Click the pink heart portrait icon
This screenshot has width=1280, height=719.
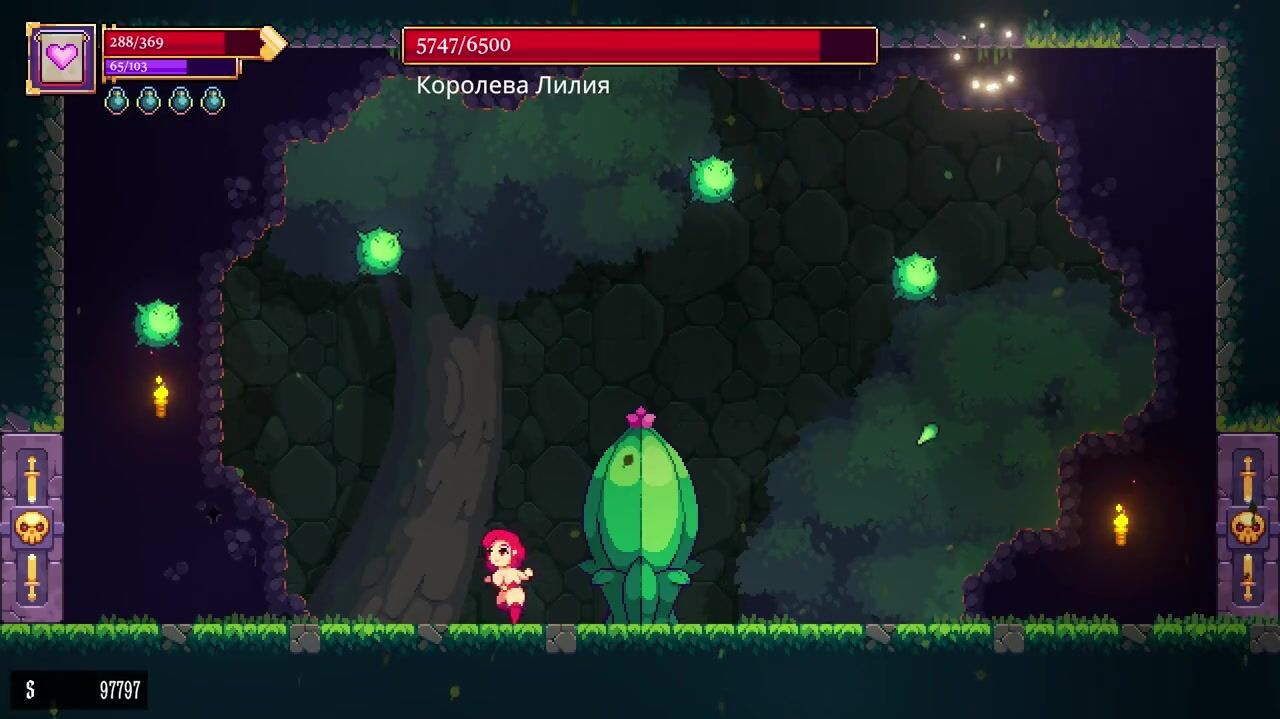pos(62,57)
